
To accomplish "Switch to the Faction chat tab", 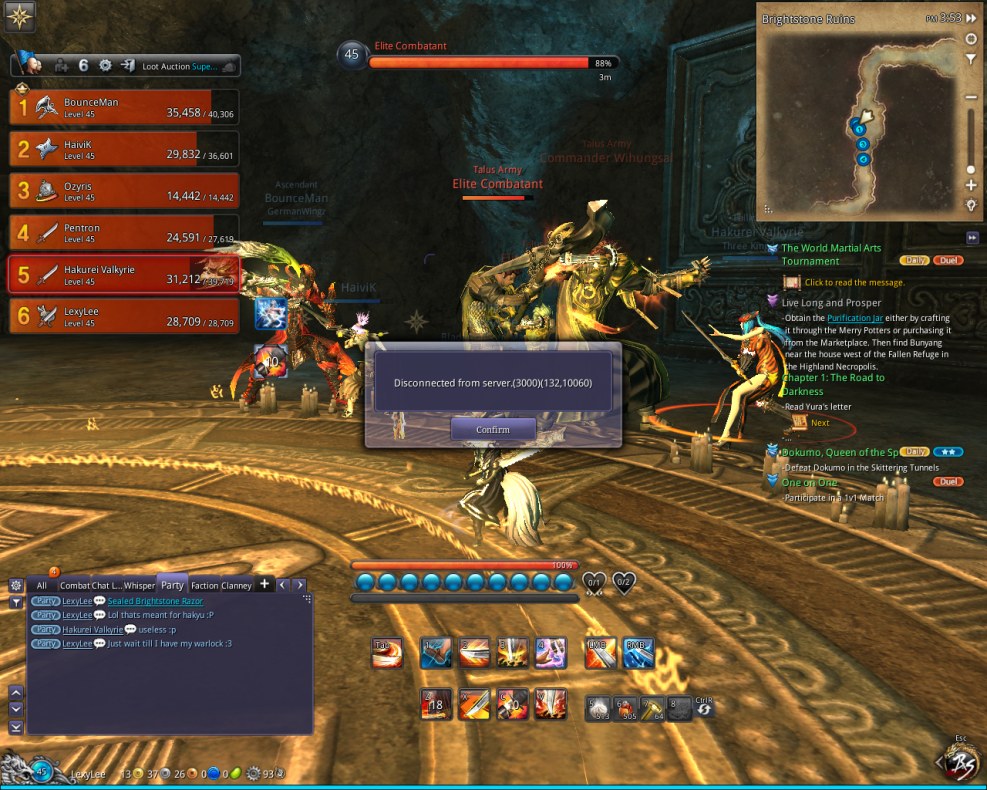I will tap(204, 585).
